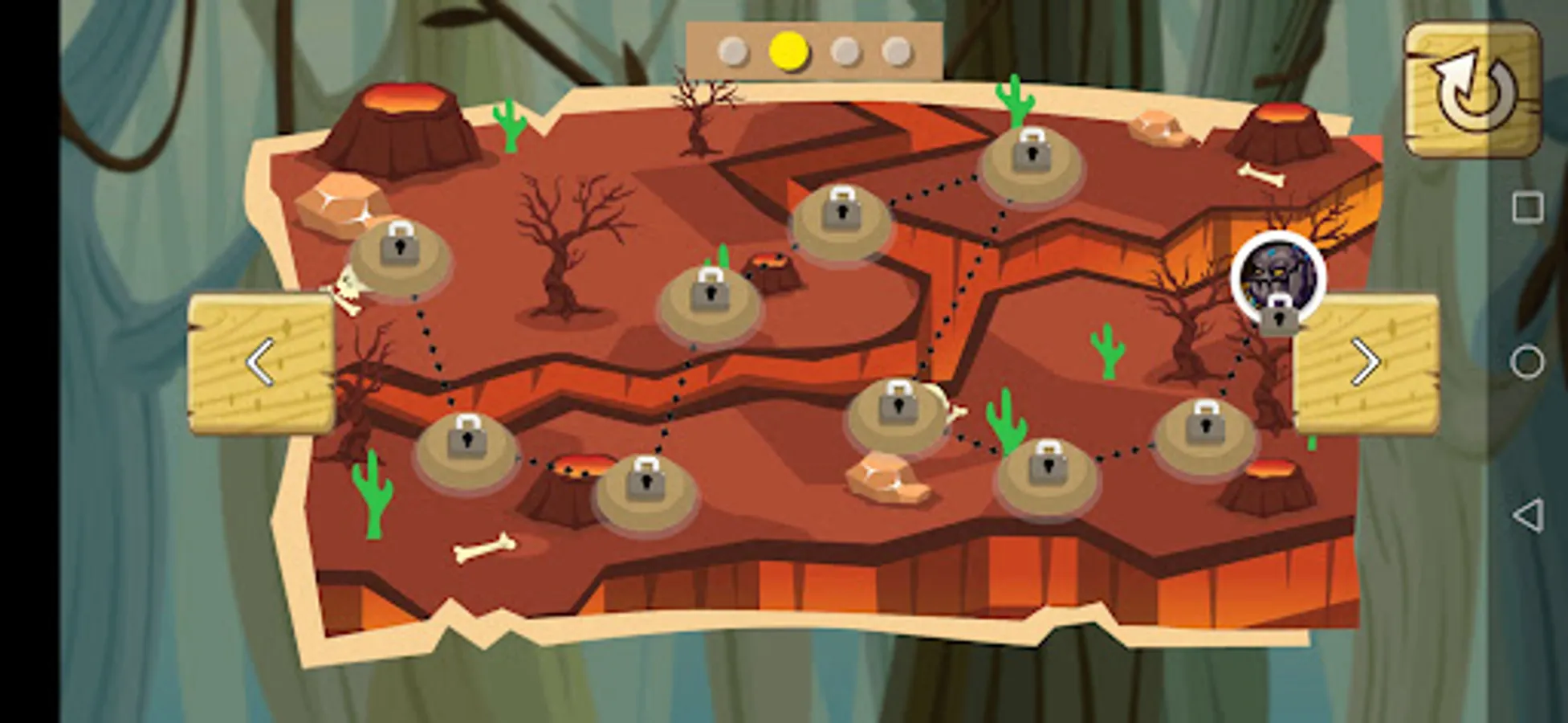Image resolution: width=1568 pixels, height=723 pixels.
Task: Tap the highlighted yellow page dot
Action: pyautogui.click(x=788, y=51)
